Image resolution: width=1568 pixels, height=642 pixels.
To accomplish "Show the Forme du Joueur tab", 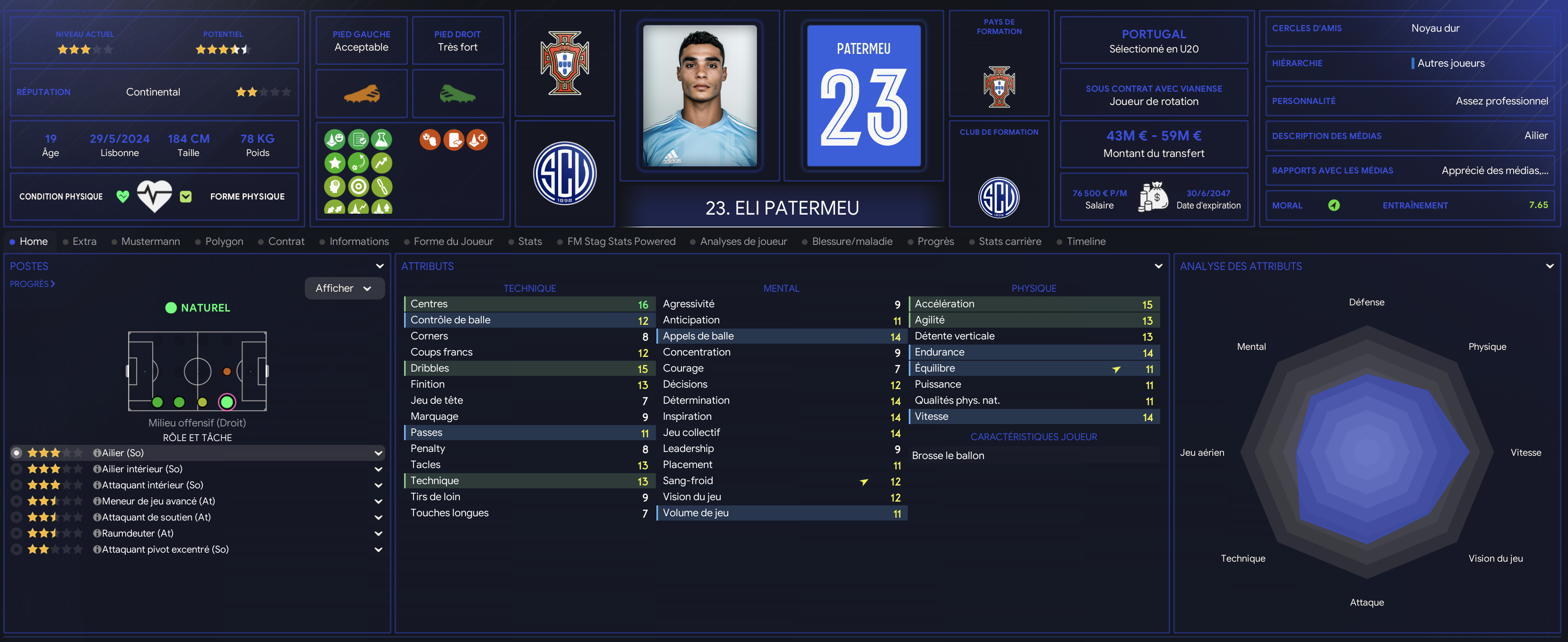I will [x=453, y=241].
